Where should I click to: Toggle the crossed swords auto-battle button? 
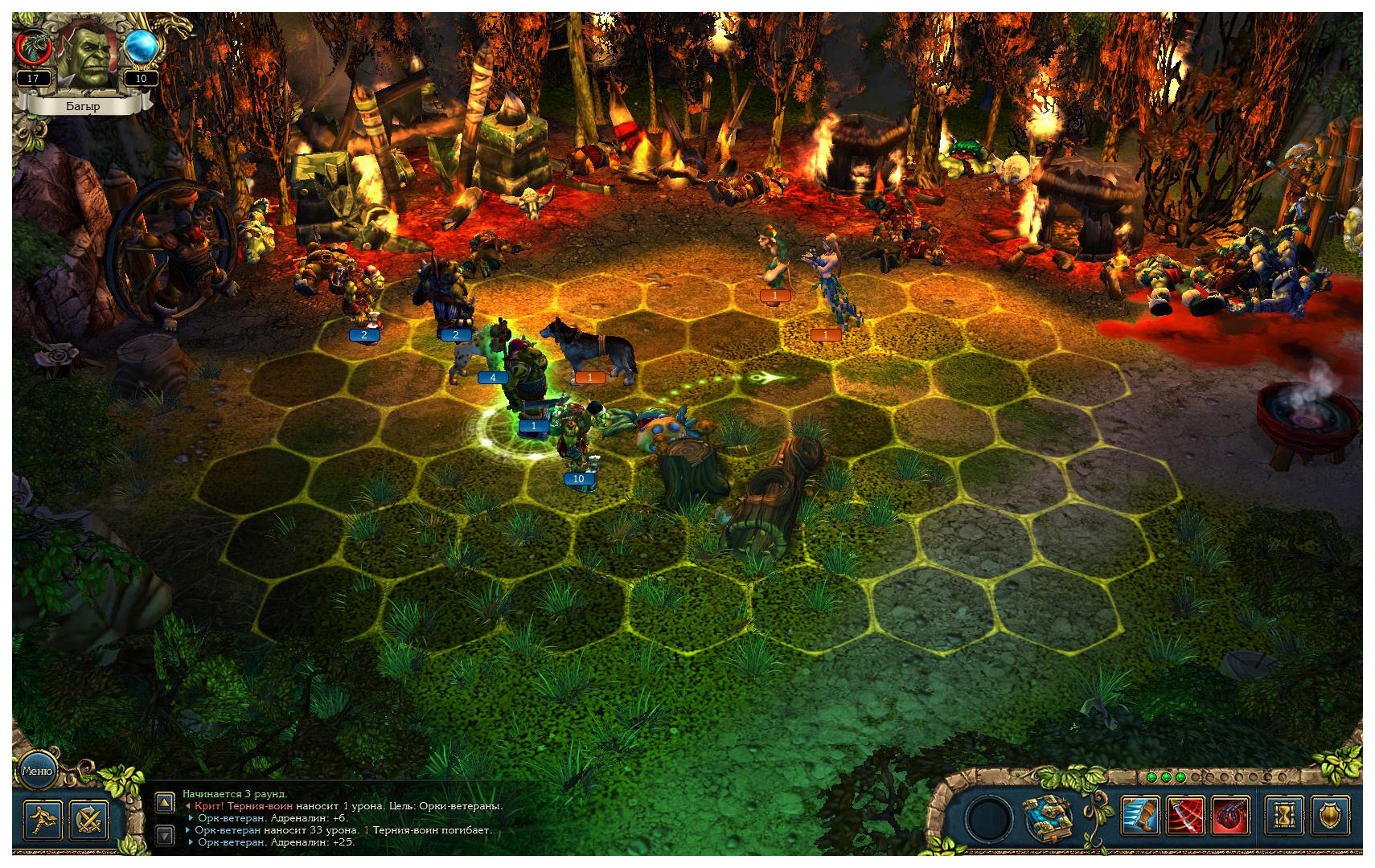(89, 821)
